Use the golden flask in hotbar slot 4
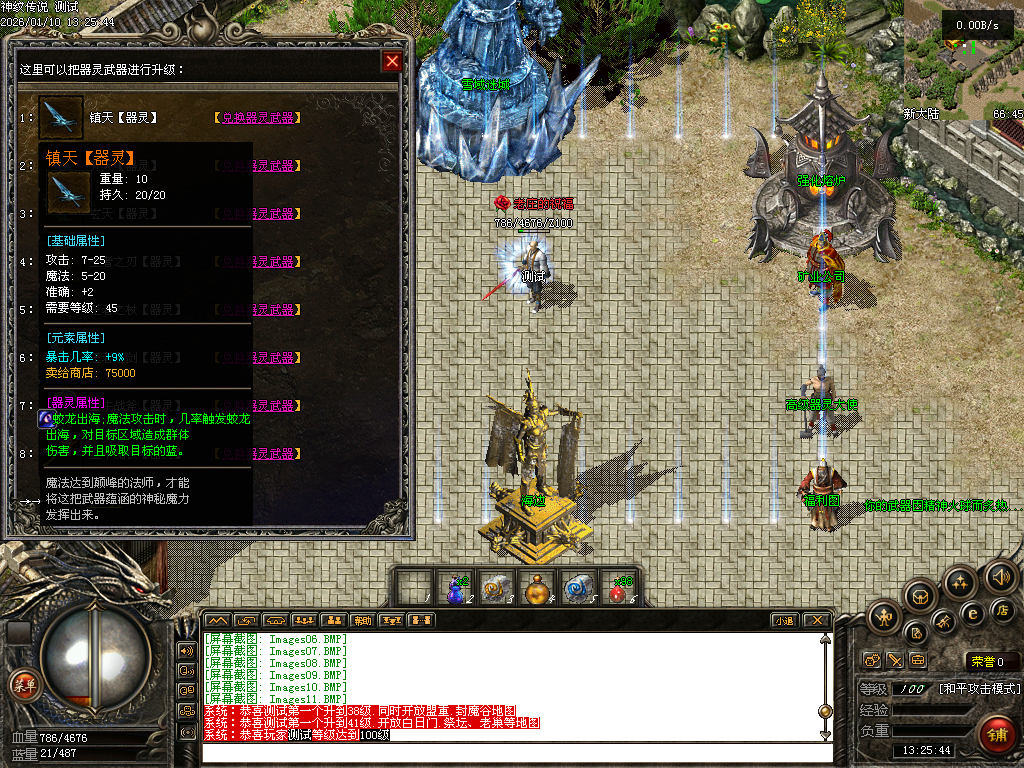1024x768 pixels. (x=537, y=589)
